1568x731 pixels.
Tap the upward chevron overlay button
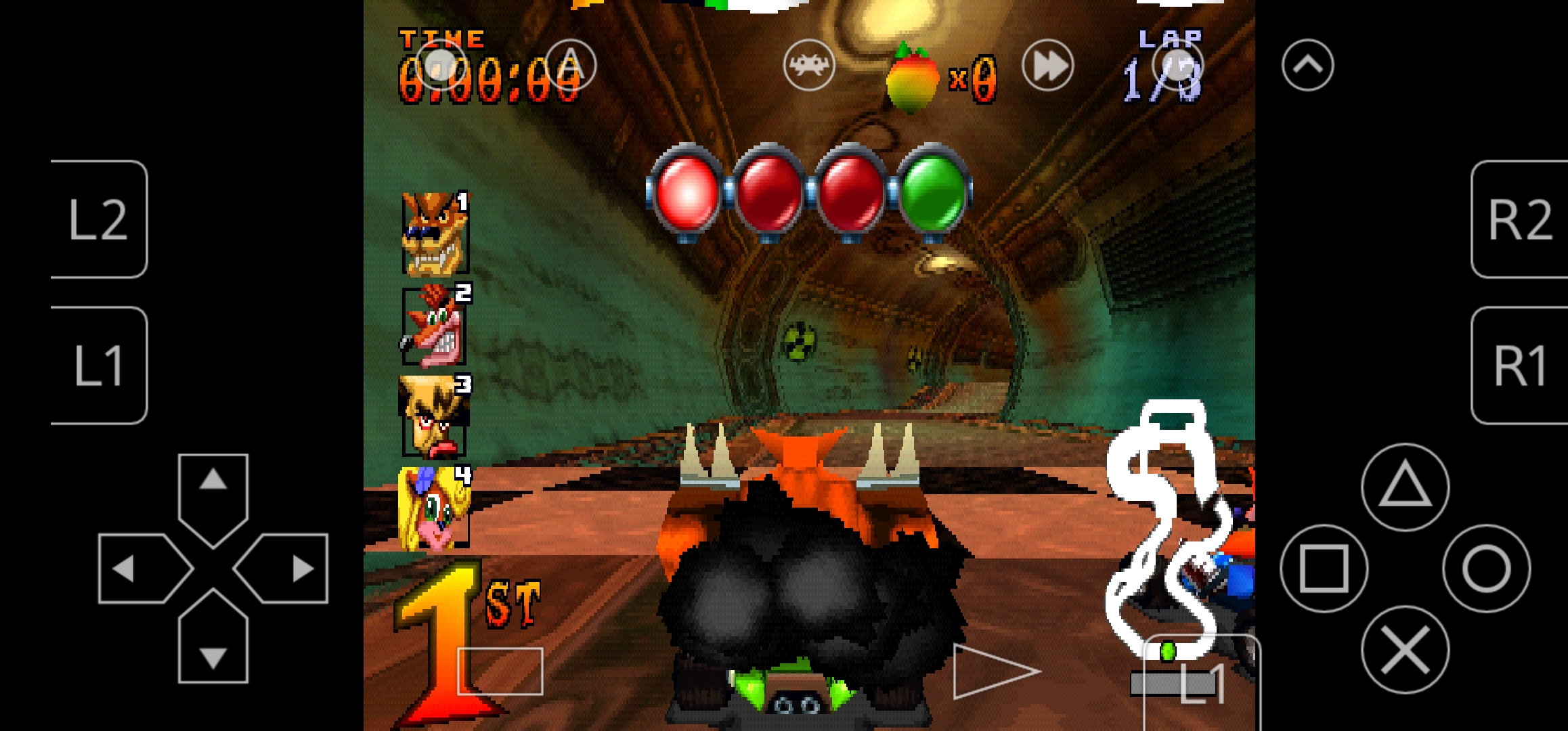point(1307,66)
